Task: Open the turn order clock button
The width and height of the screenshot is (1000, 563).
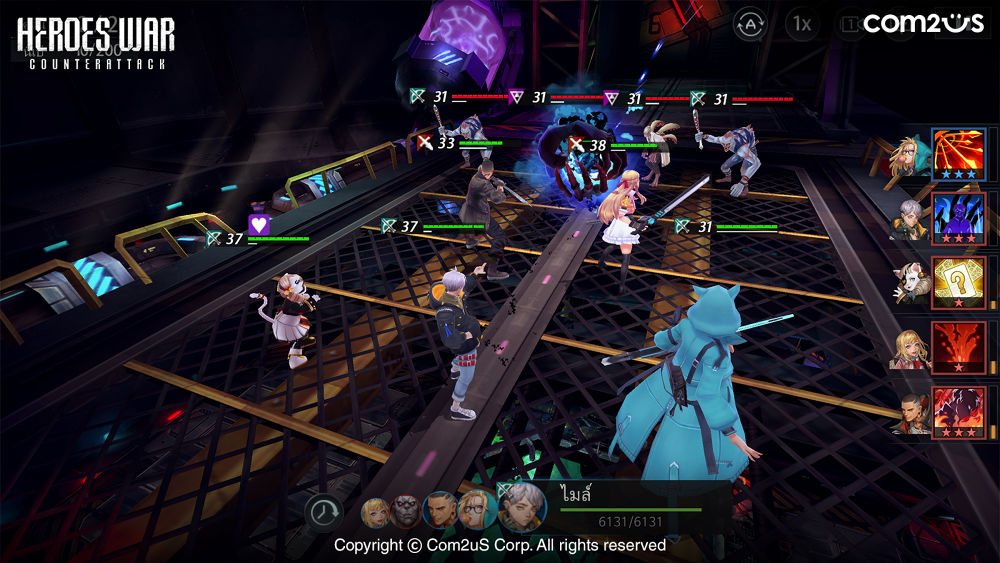Action: (x=324, y=512)
